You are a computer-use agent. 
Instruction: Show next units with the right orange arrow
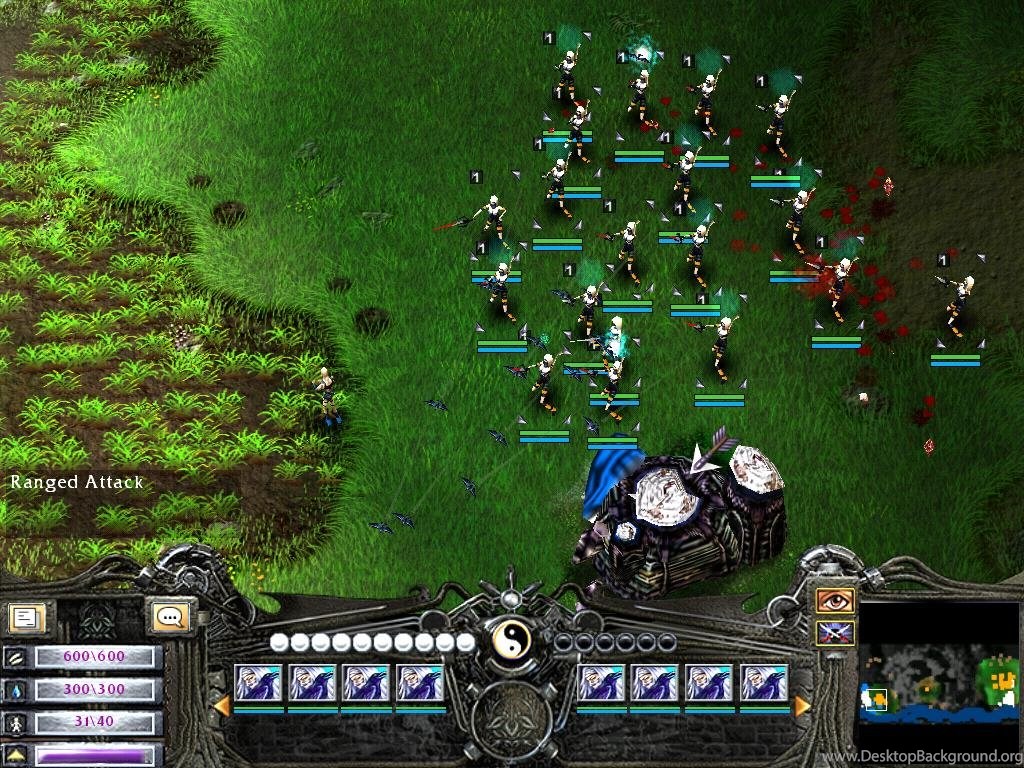point(802,706)
